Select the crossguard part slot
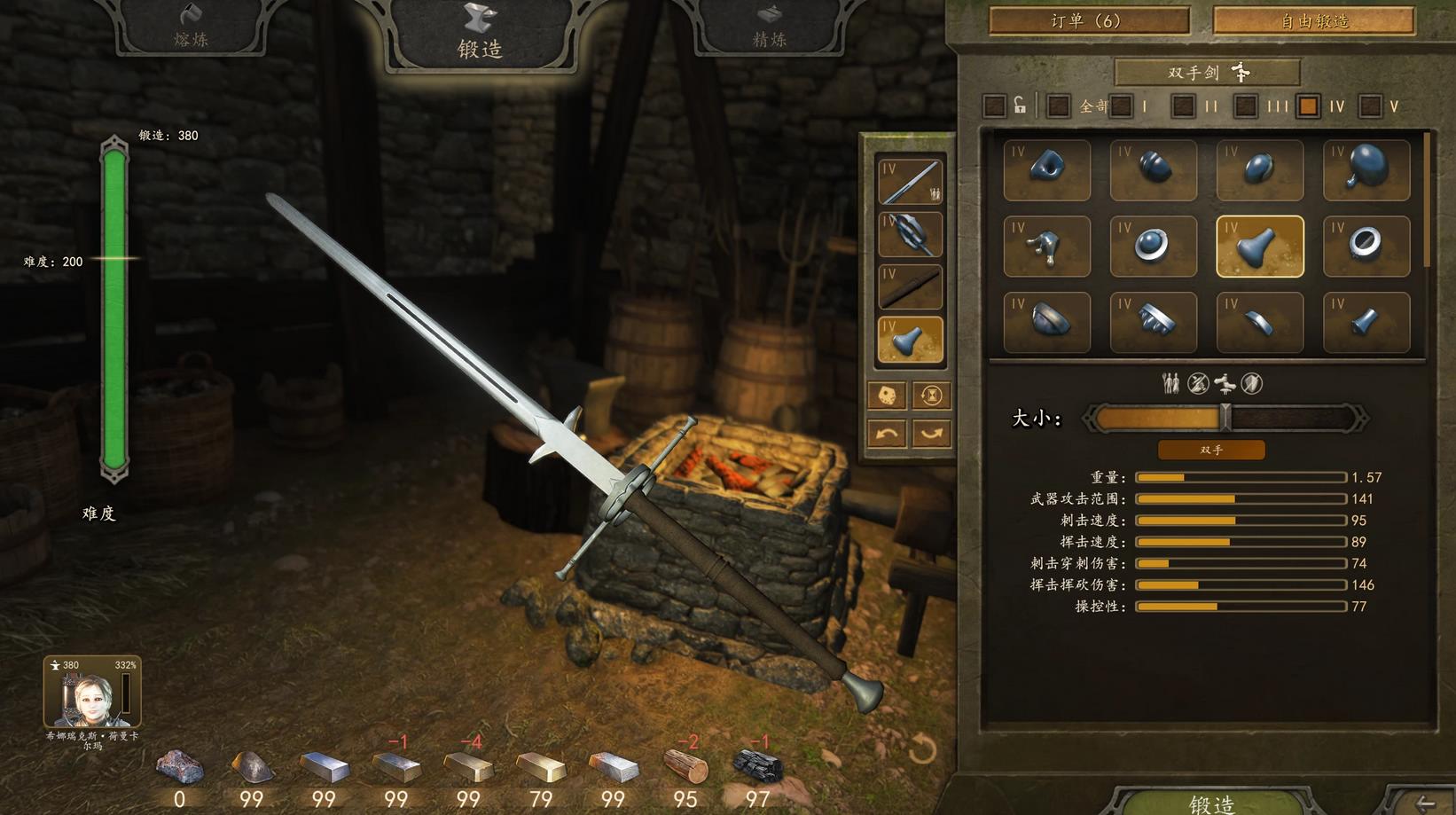Image resolution: width=1456 pixels, height=815 pixels. pyautogui.click(x=910, y=234)
